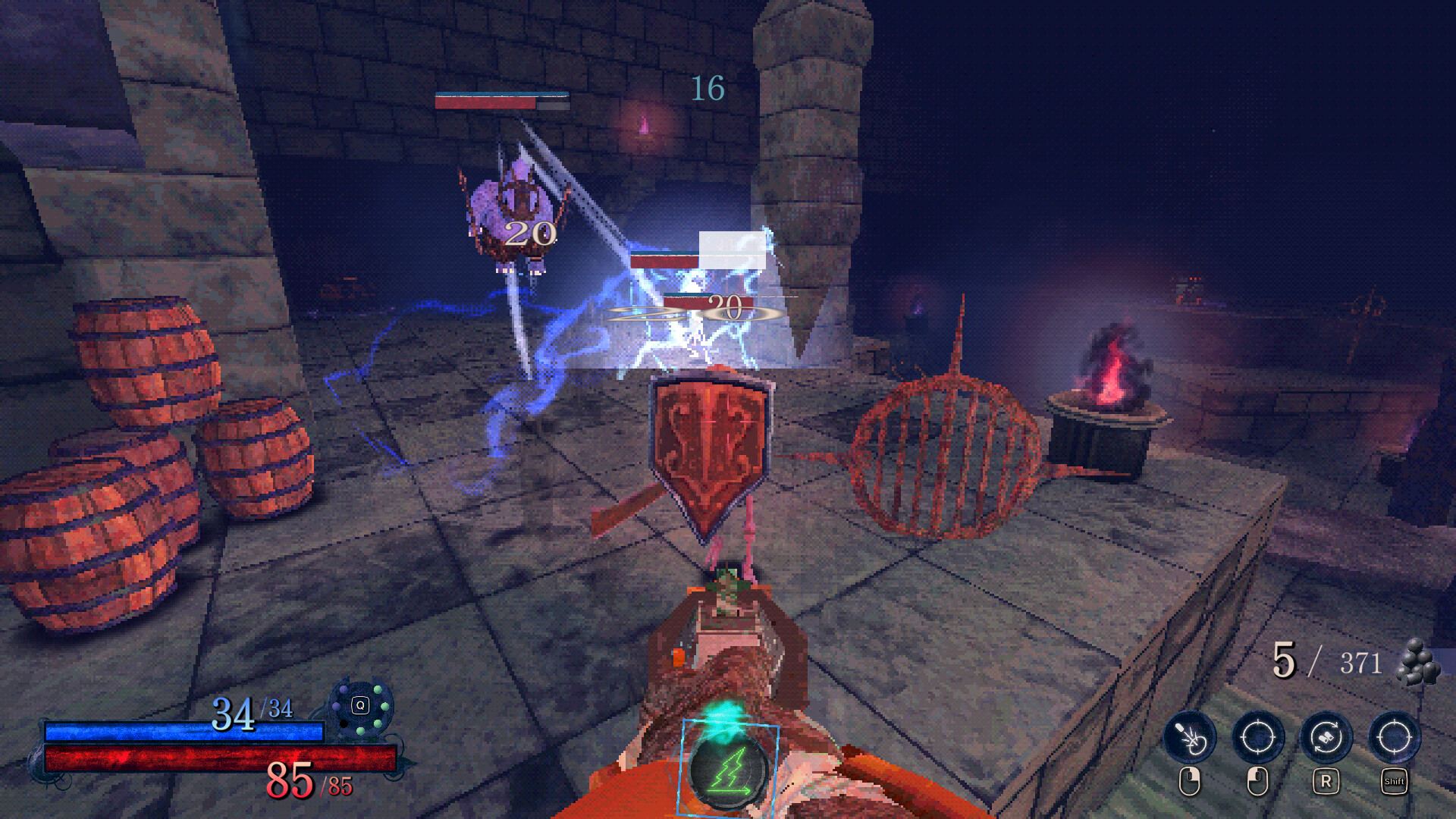Click the right mouse button keybind icon
This screenshot has height=819, width=1456.
1257,783
